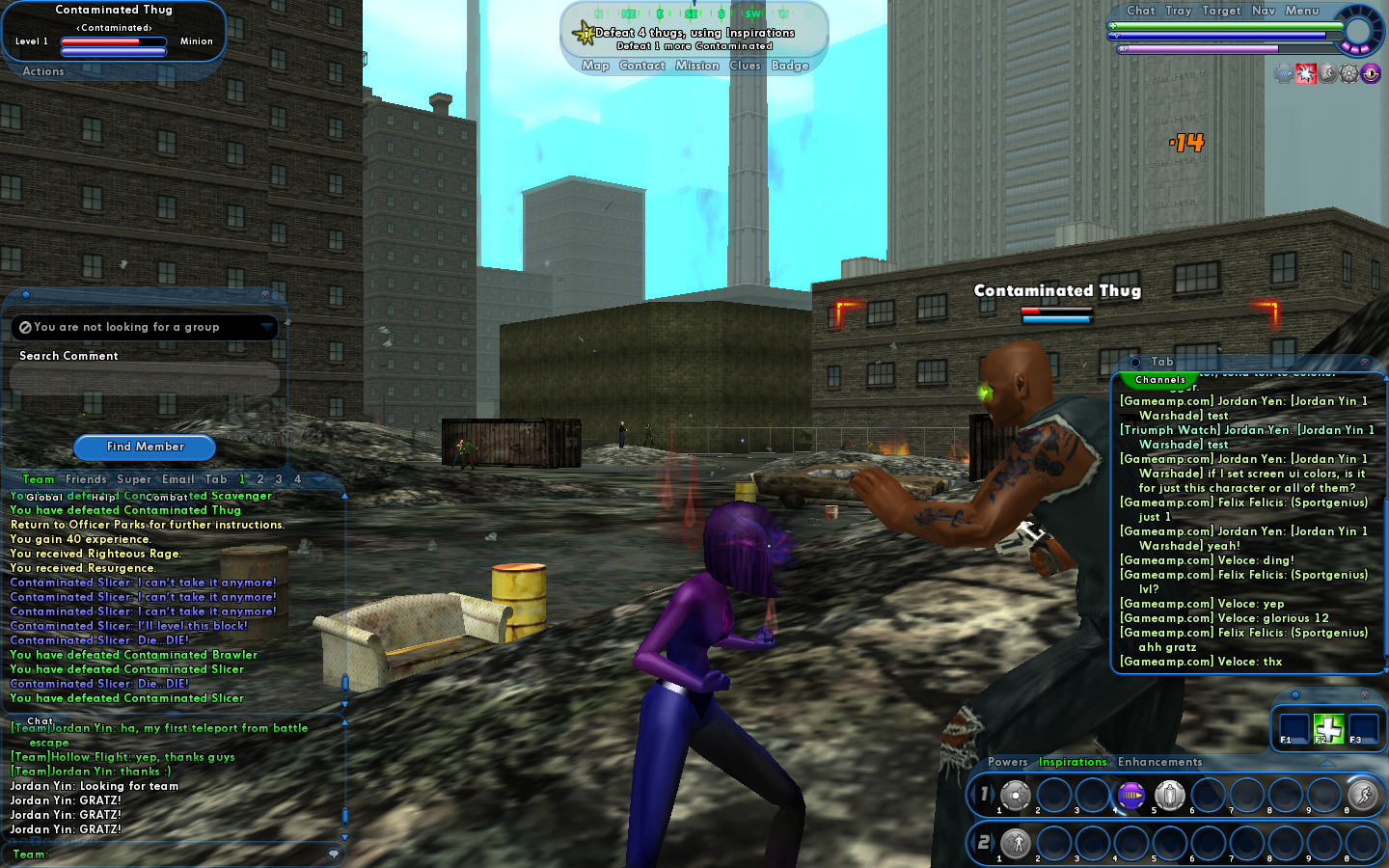1389x868 pixels.
Task: Switch to the Friends chat tab
Action: (x=86, y=479)
